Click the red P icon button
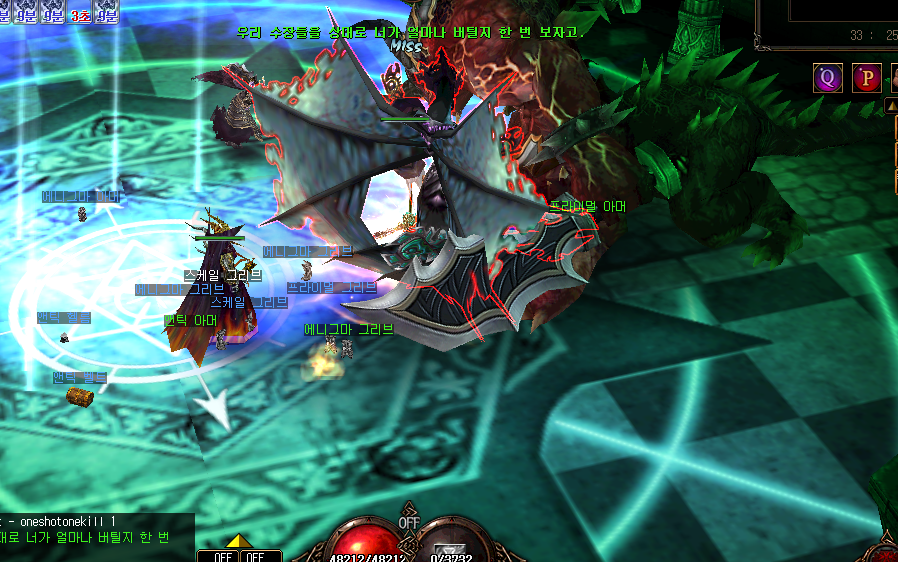The image size is (898, 562). (866, 77)
